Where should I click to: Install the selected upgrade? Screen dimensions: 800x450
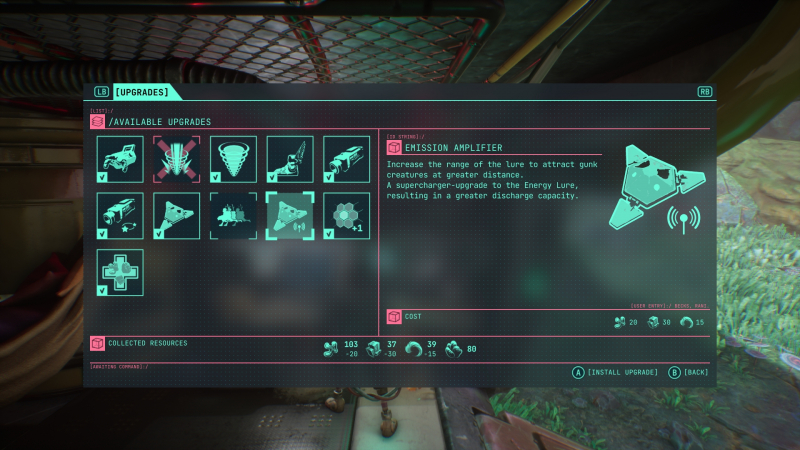point(615,372)
